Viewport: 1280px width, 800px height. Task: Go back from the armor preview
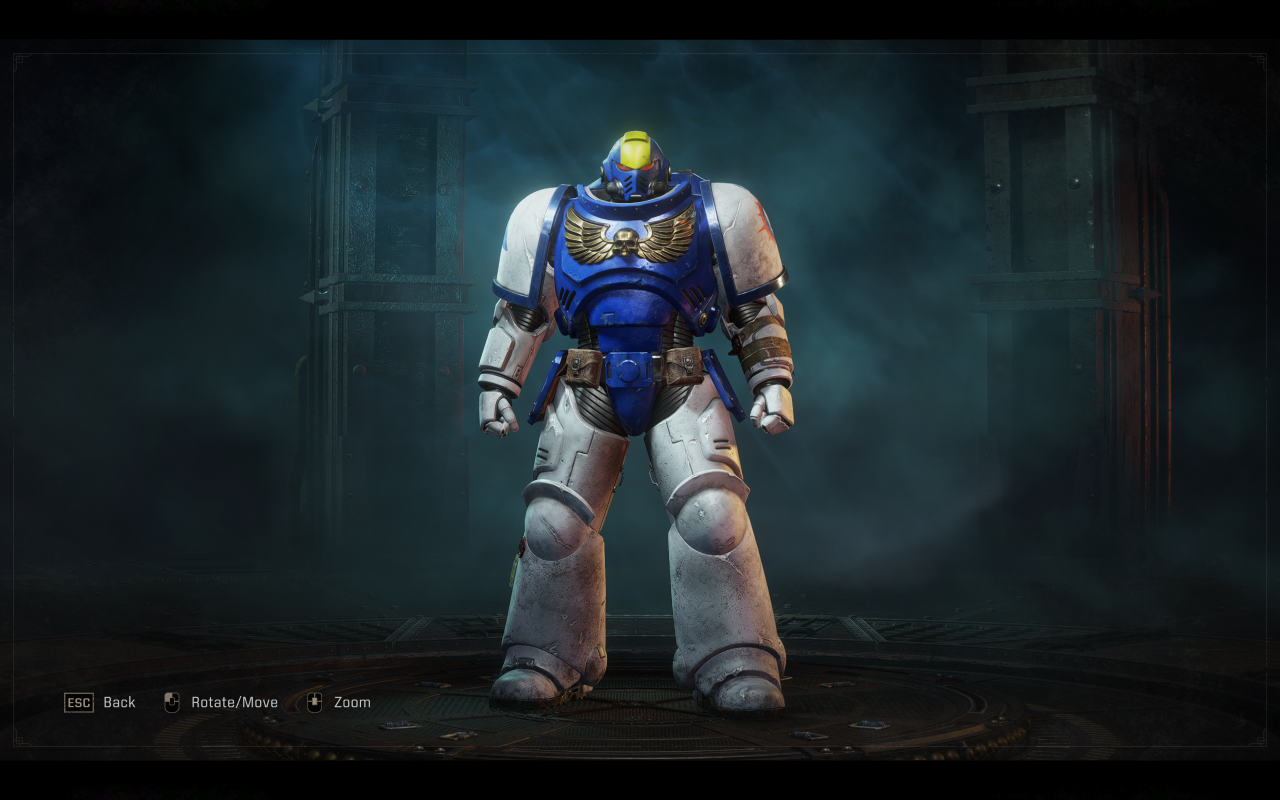click(x=100, y=702)
